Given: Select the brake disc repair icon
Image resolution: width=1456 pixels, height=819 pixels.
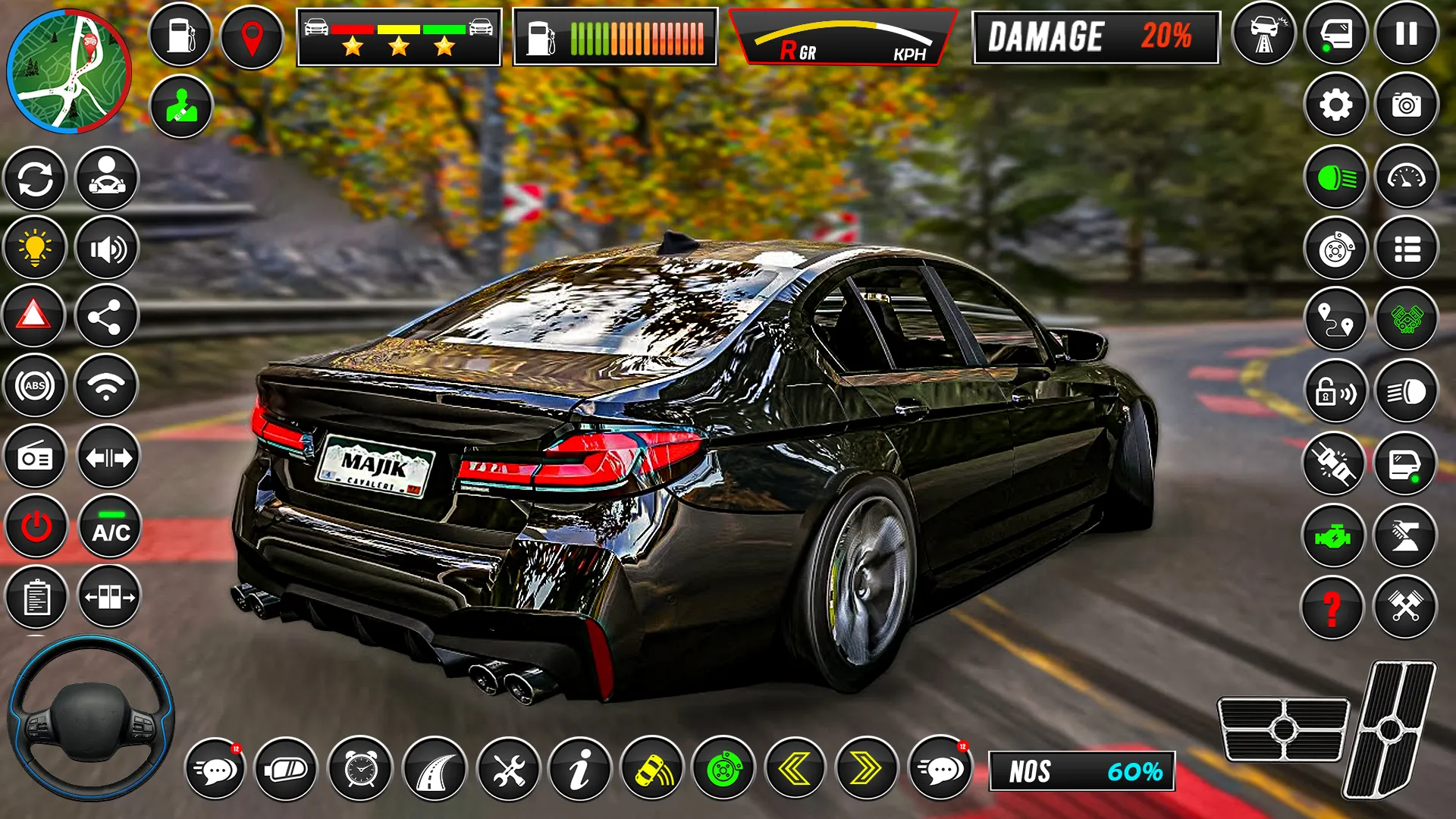Looking at the screenshot, I should click(x=1337, y=248).
